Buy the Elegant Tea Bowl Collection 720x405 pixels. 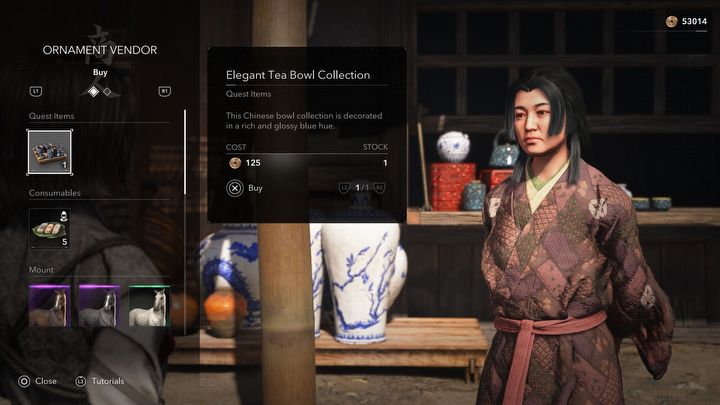click(x=246, y=187)
